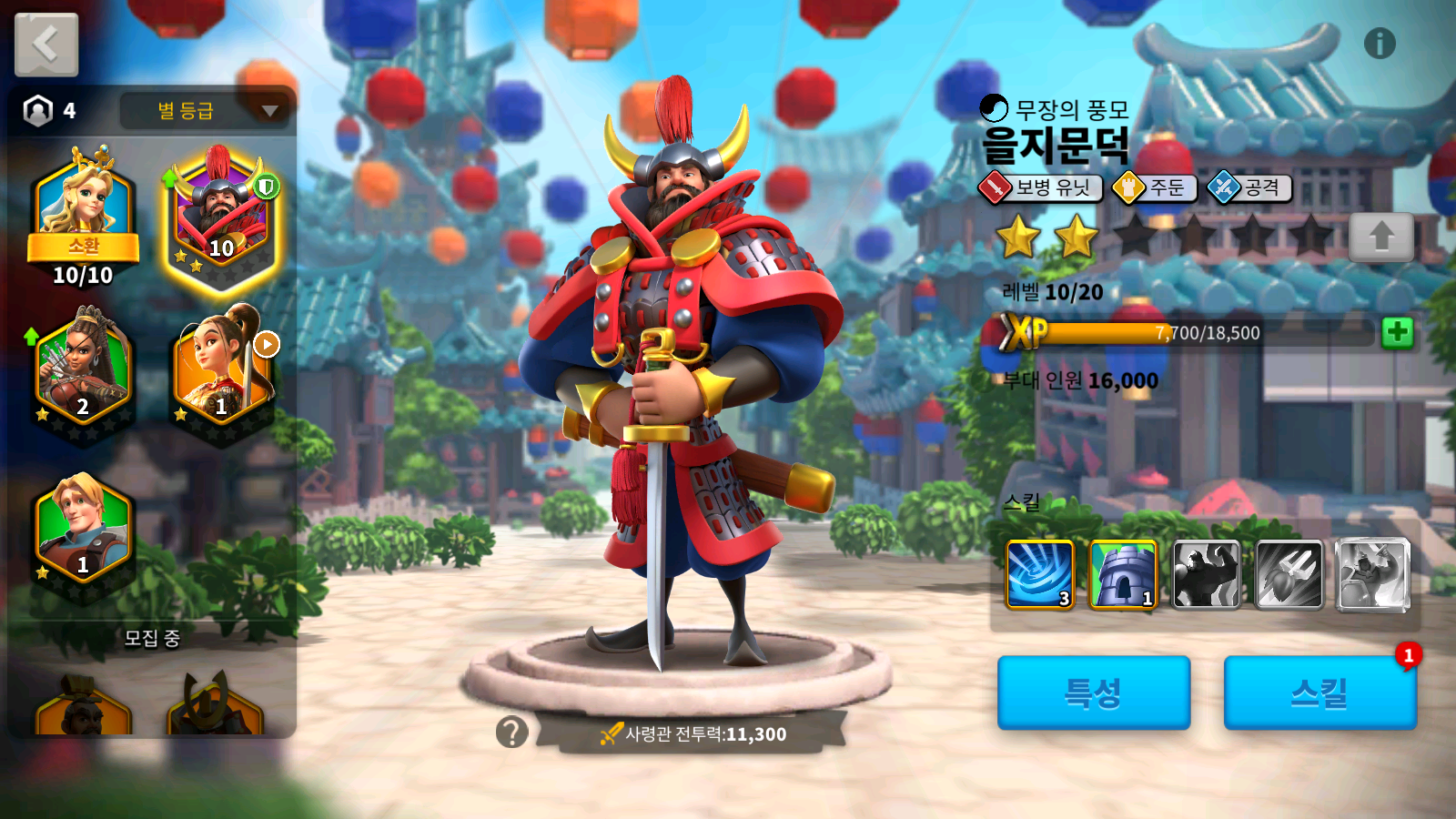Go back using the arrow button
Image resolution: width=1456 pixels, height=819 pixels.
pos(46,45)
